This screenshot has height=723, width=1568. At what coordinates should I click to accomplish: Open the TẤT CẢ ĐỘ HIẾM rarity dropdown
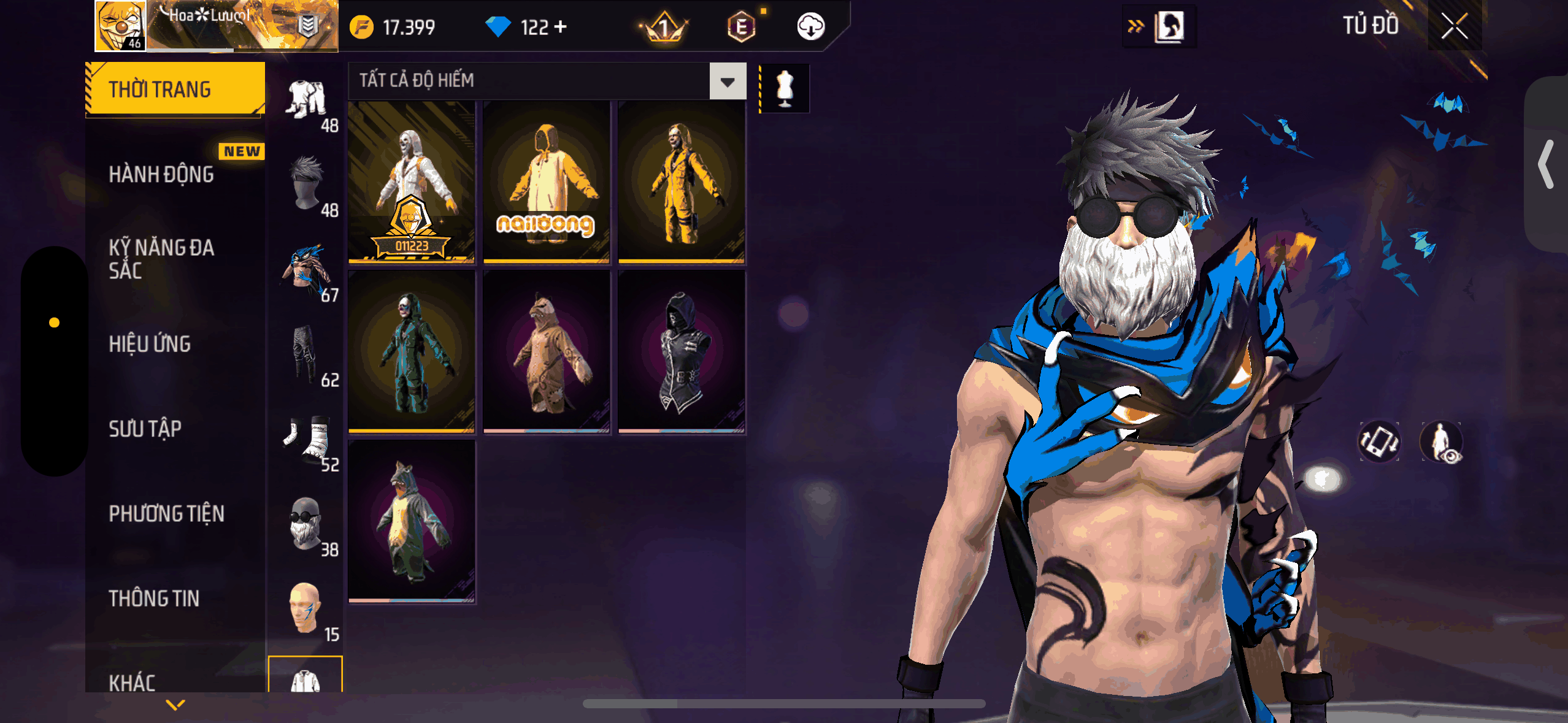[x=728, y=81]
